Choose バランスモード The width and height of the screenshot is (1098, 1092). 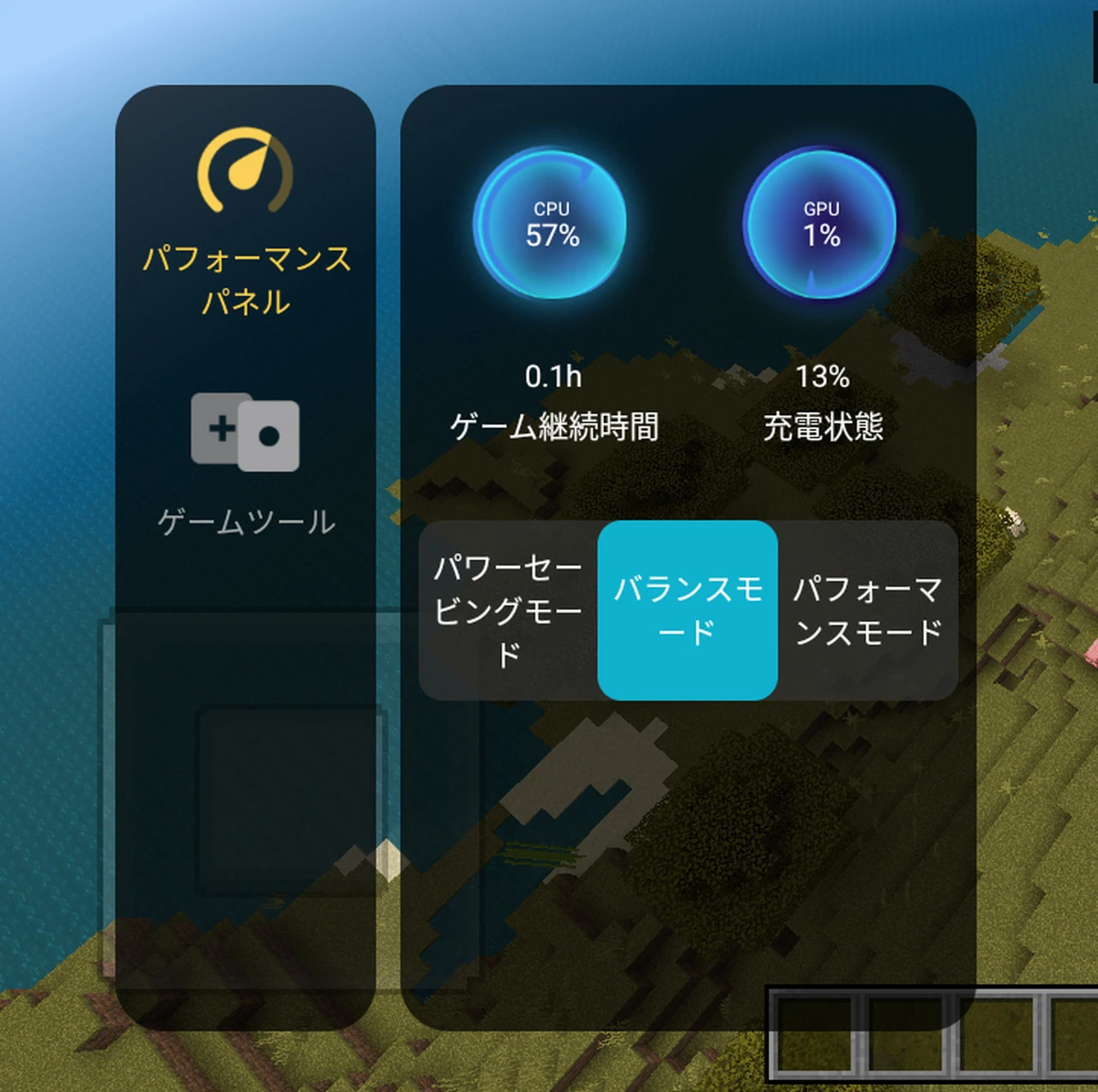[687, 610]
